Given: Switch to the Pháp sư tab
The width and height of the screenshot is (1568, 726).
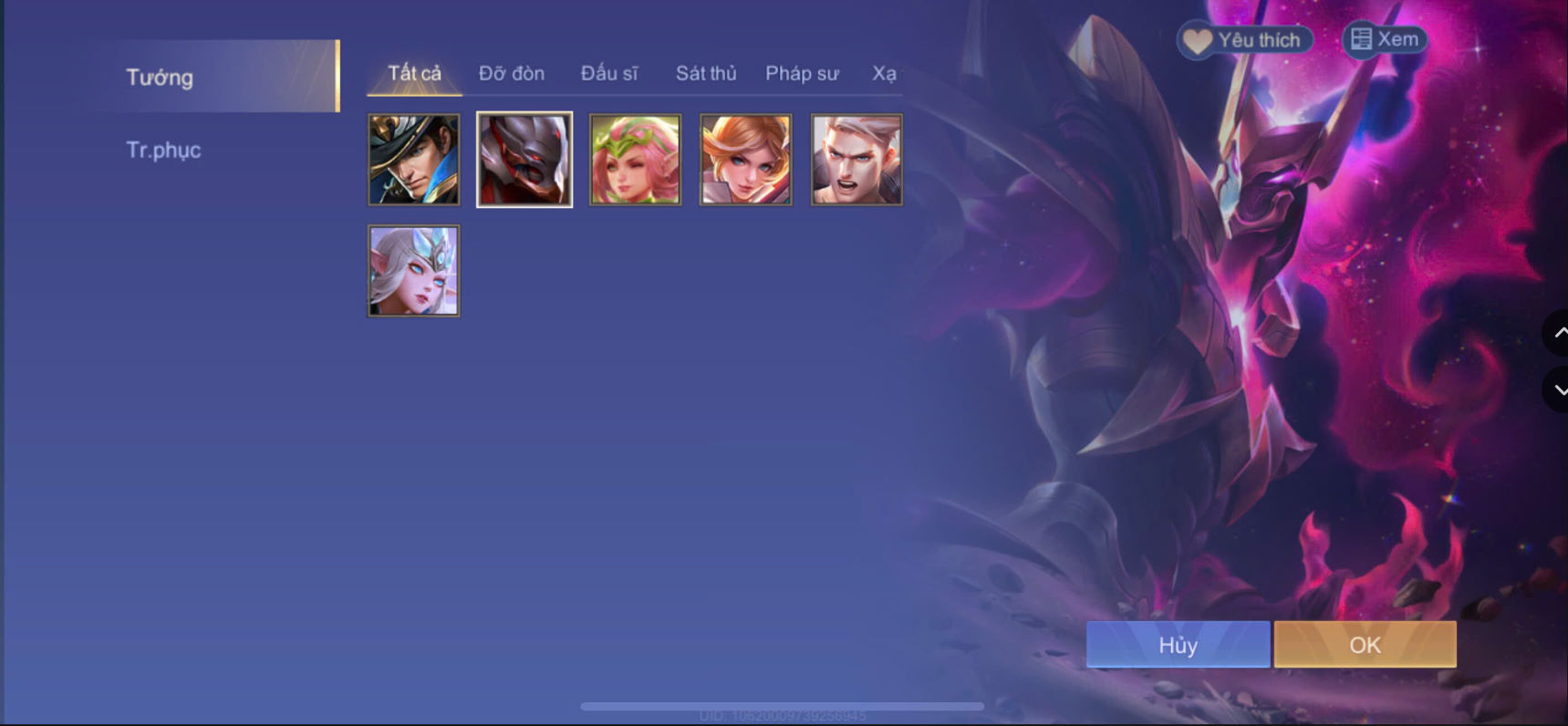Looking at the screenshot, I should pos(801,73).
